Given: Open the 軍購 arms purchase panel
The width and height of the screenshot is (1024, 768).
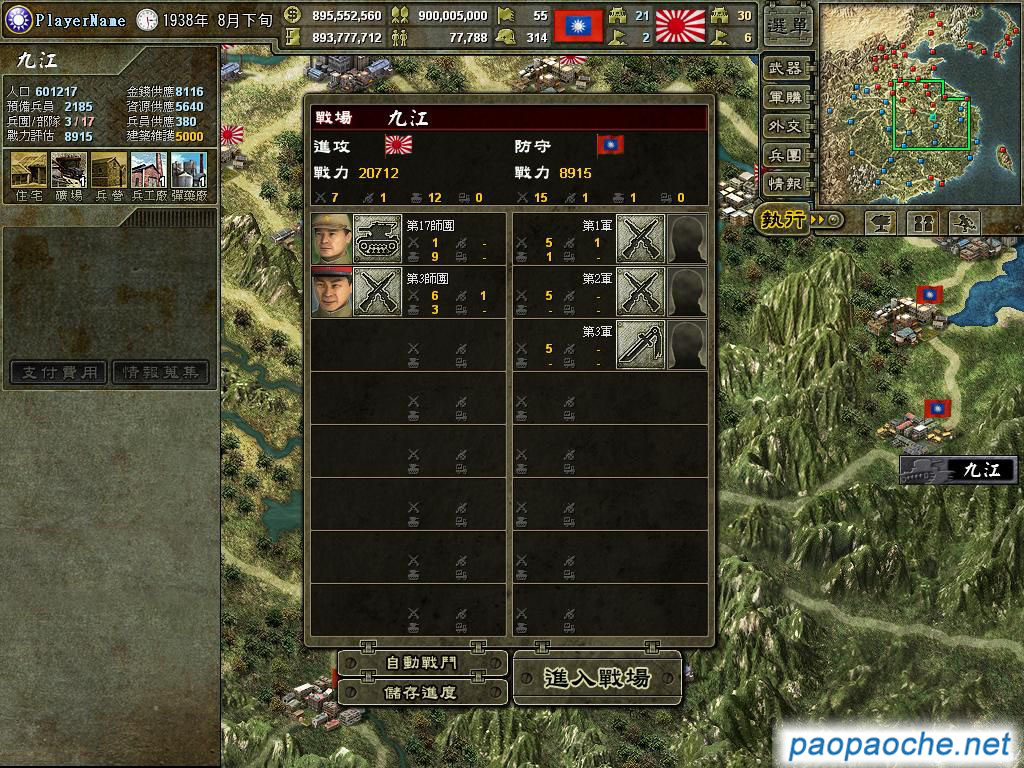Looking at the screenshot, I should [x=786, y=98].
